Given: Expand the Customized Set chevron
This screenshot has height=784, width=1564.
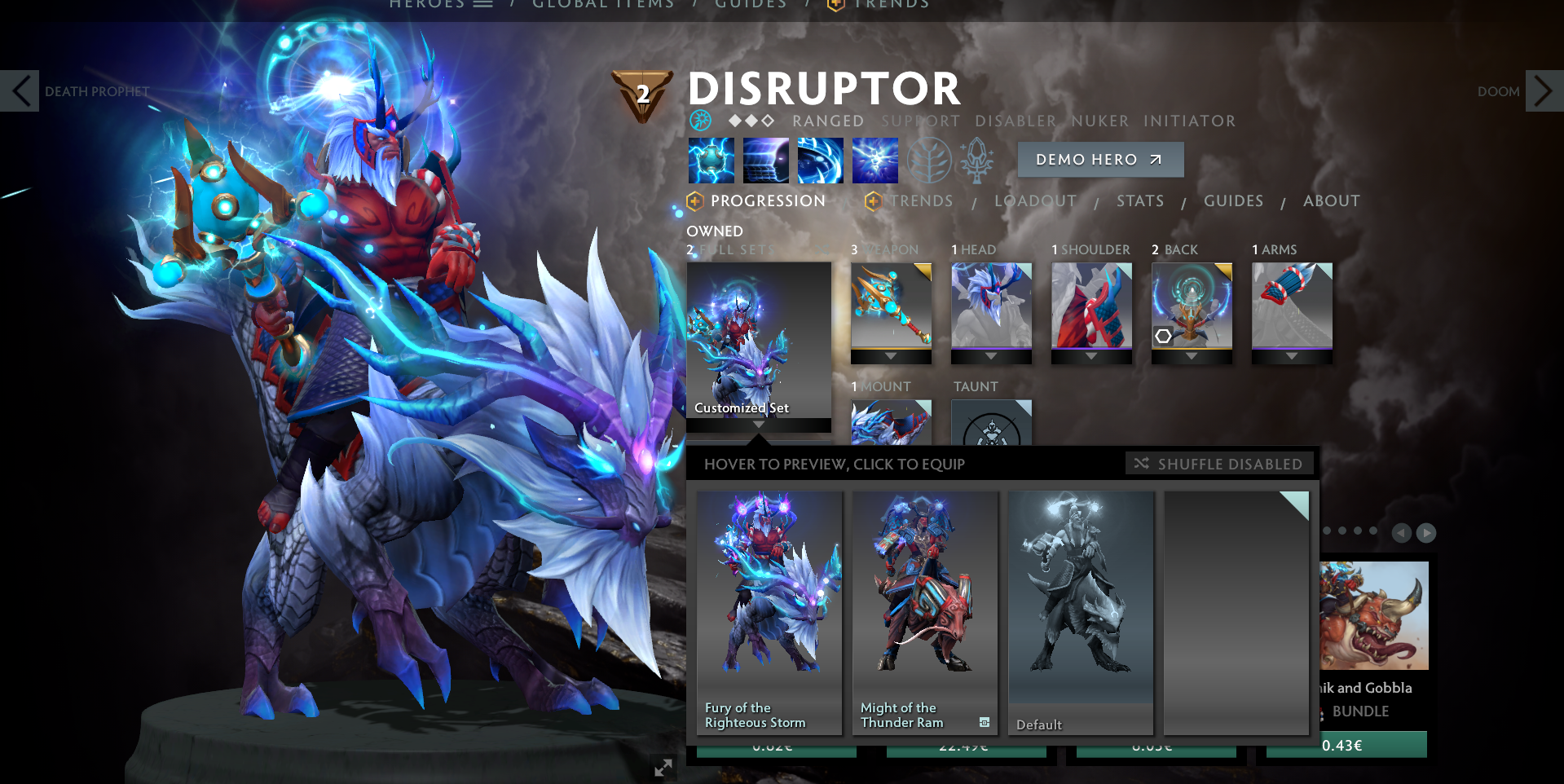Looking at the screenshot, I should tap(758, 425).
